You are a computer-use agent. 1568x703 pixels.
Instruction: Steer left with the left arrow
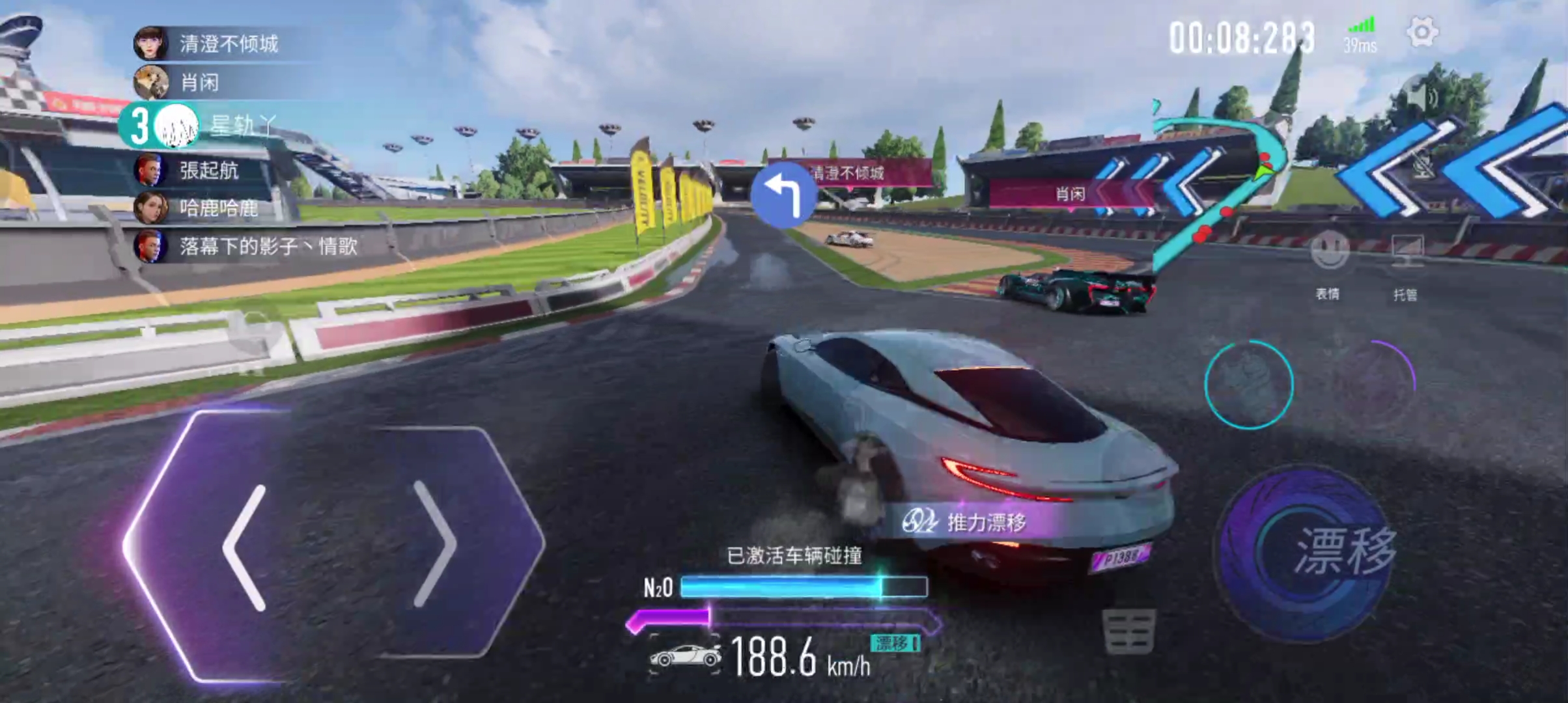(x=245, y=547)
